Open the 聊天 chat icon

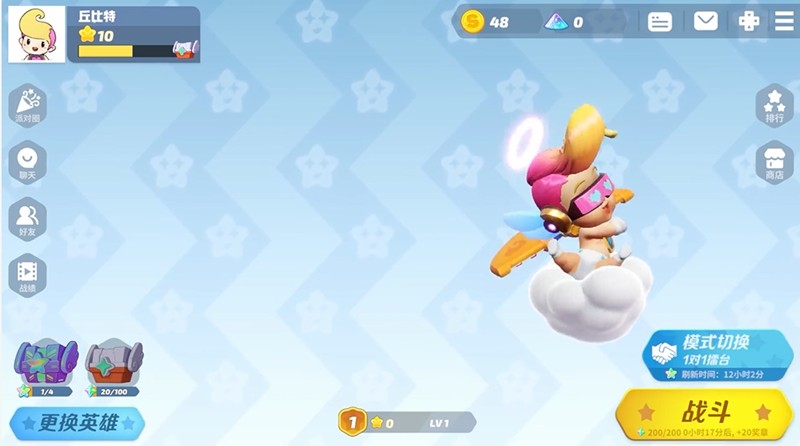[27, 161]
